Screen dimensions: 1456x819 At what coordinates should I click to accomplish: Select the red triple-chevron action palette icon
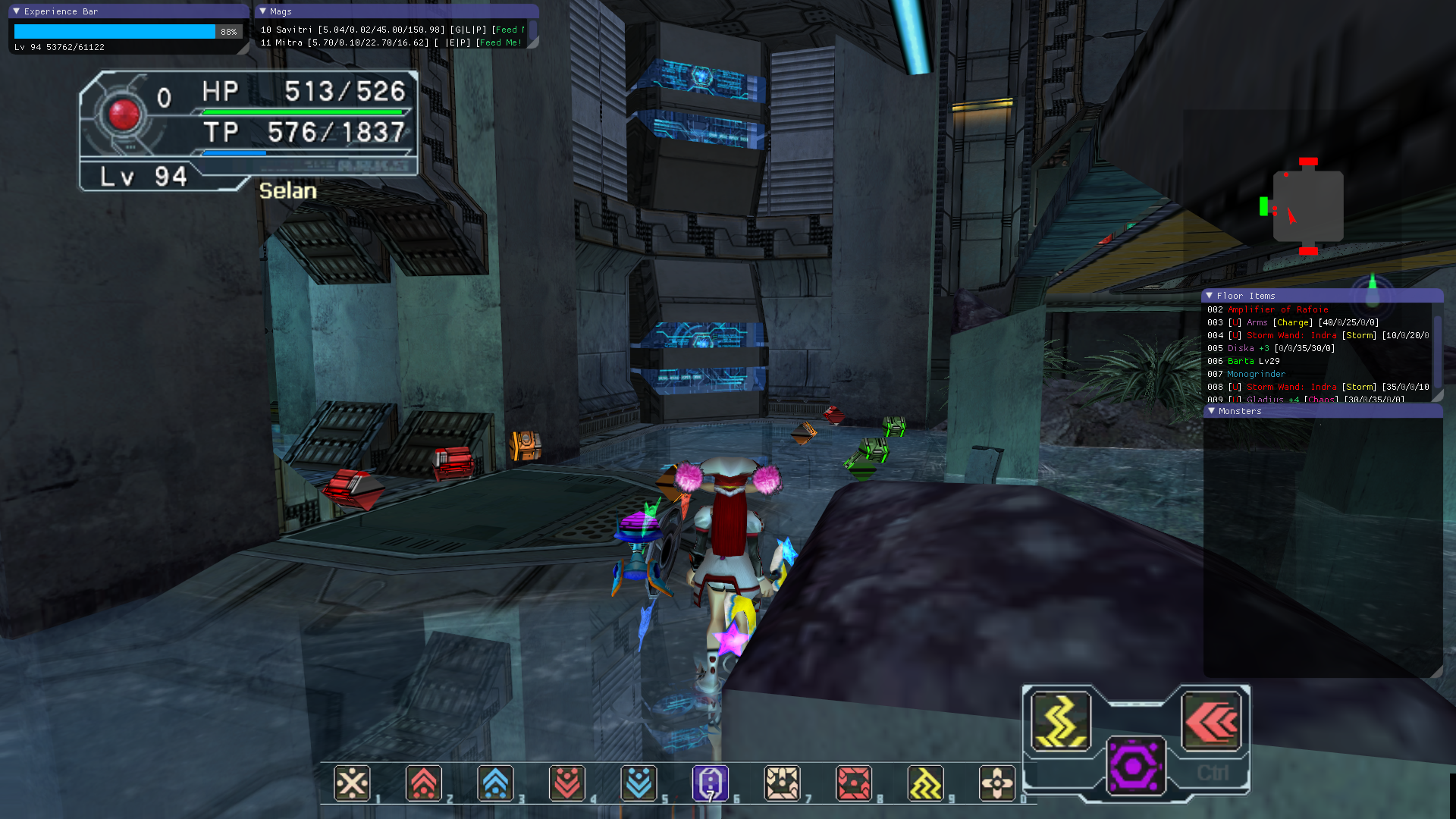1211,720
